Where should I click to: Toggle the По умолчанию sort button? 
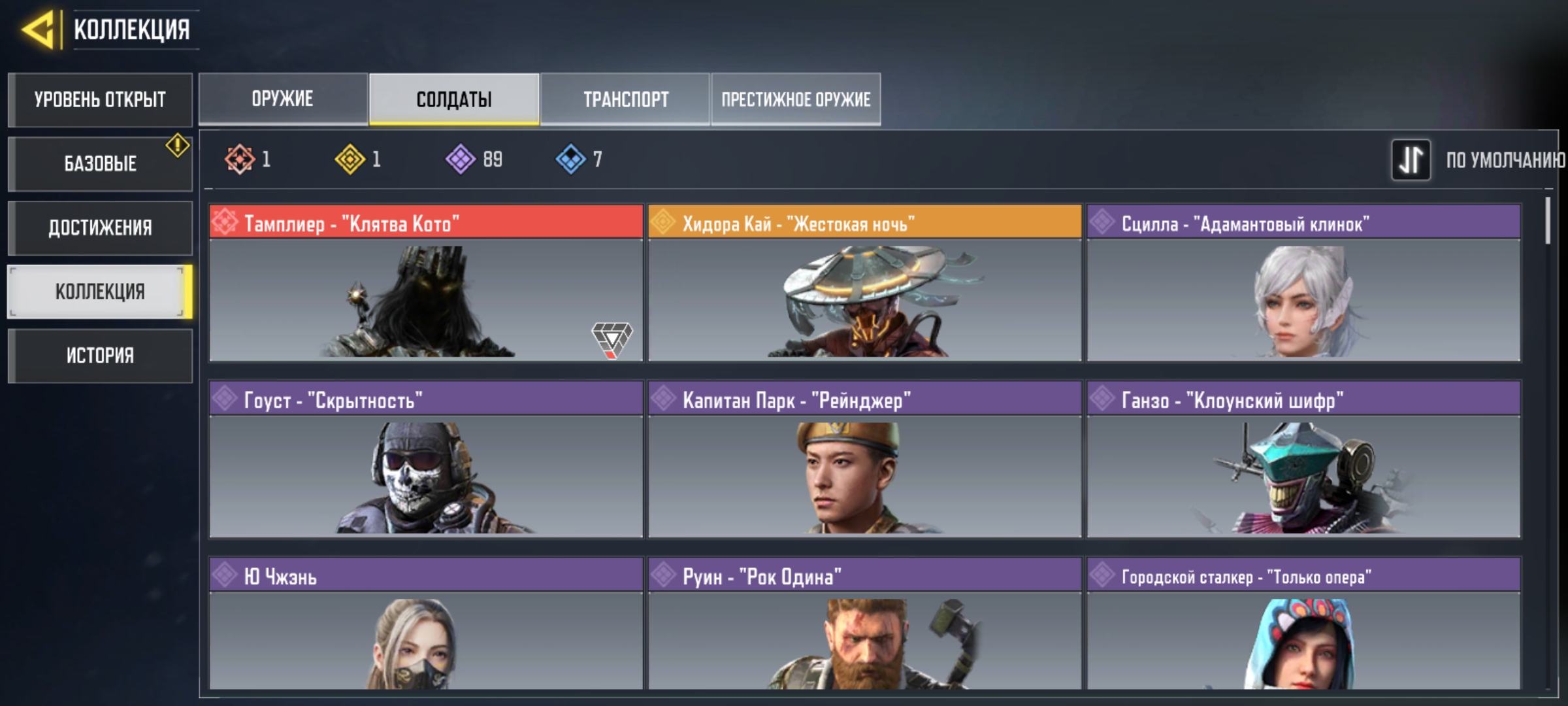click(x=1411, y=160)
